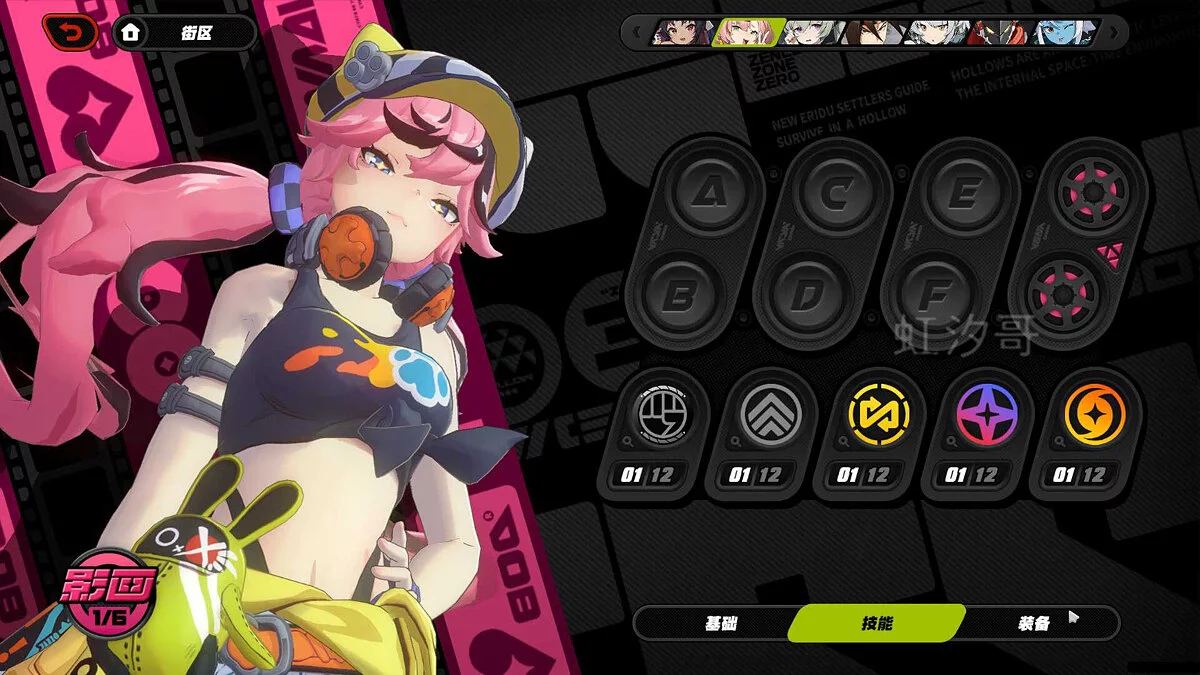Open the core skill node E
The height and width of the screenshot is (675, 1200).
(962, 192)
